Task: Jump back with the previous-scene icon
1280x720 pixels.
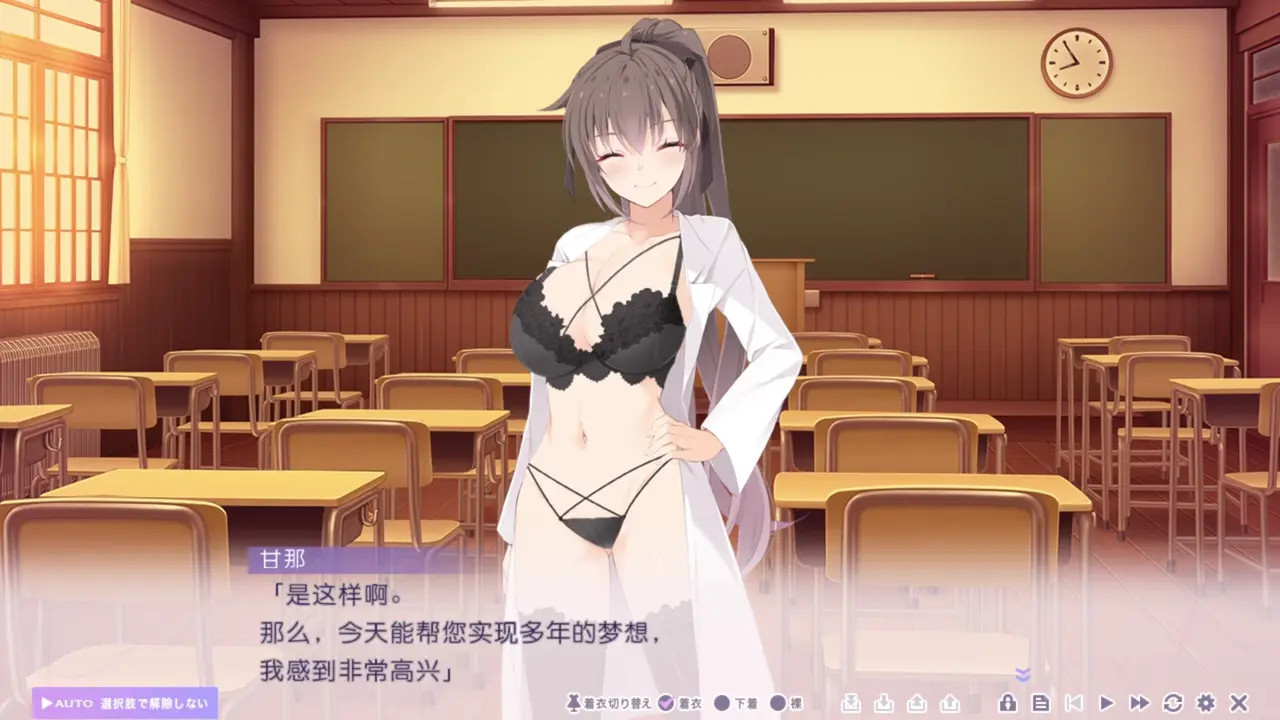Action: coord(1073,703)
